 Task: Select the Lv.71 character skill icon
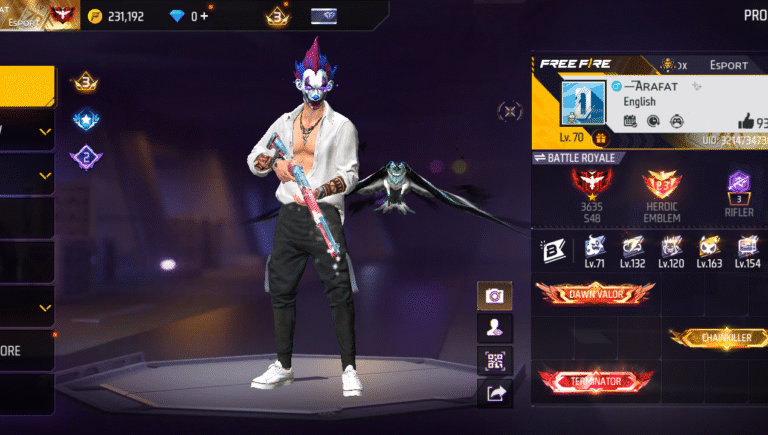coord(593,248)
